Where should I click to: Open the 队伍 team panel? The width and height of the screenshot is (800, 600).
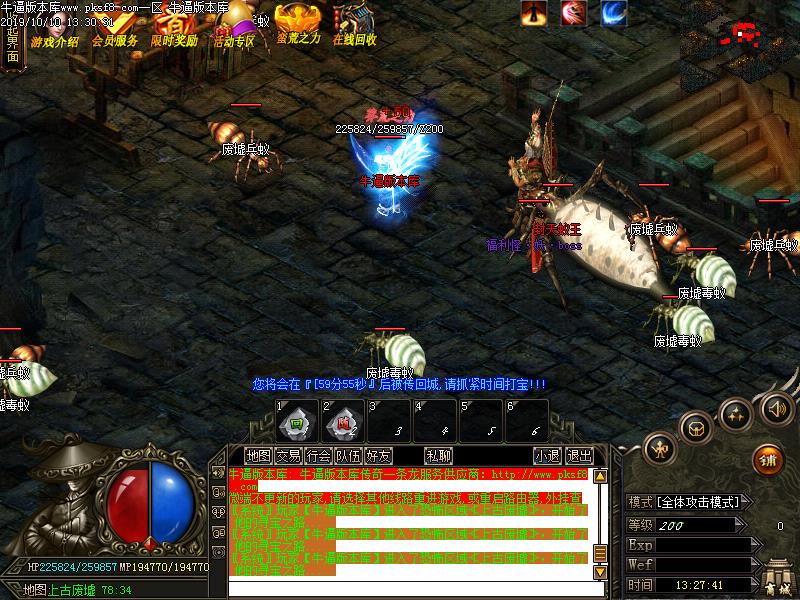coord(348,456)
